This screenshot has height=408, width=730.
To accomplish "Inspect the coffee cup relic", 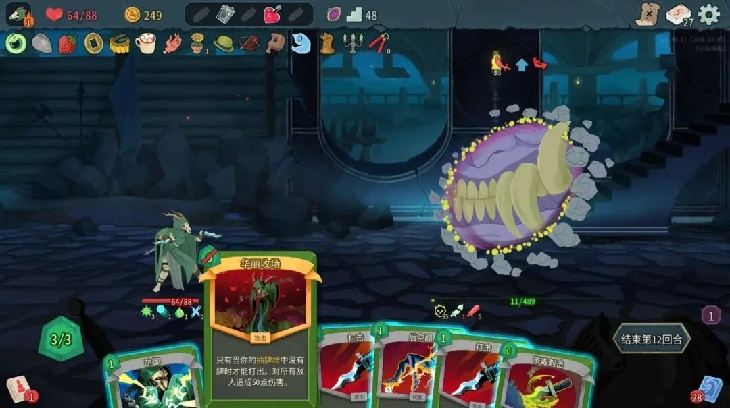I will 145,43.
